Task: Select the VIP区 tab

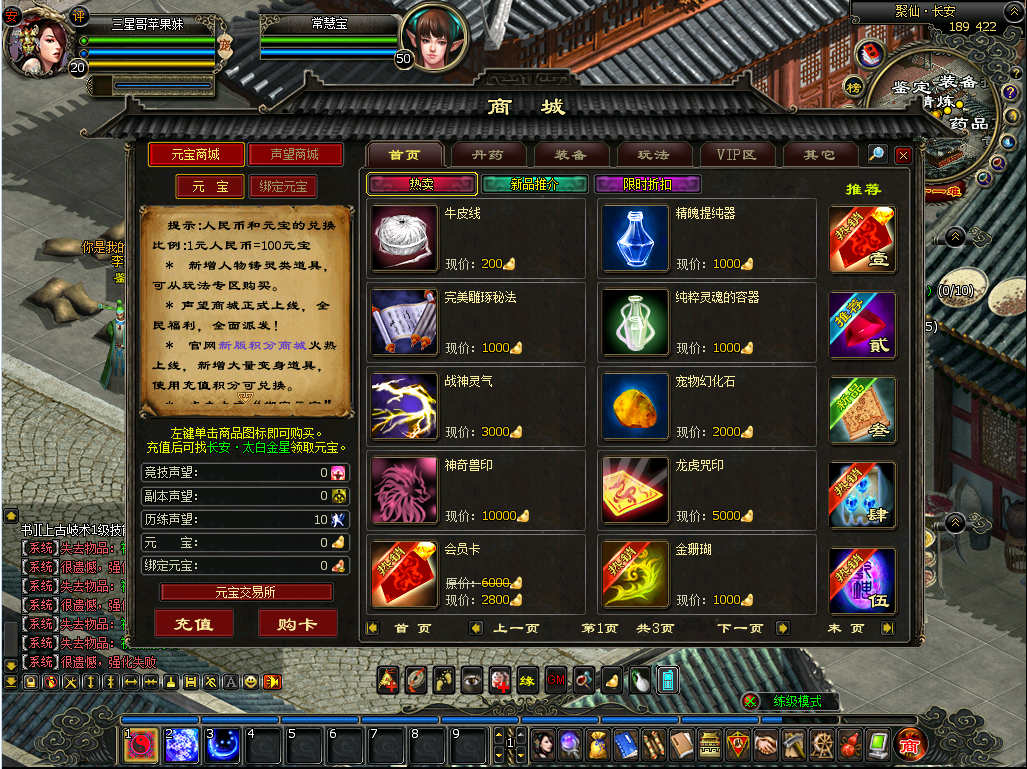Action: coord(736,155)
